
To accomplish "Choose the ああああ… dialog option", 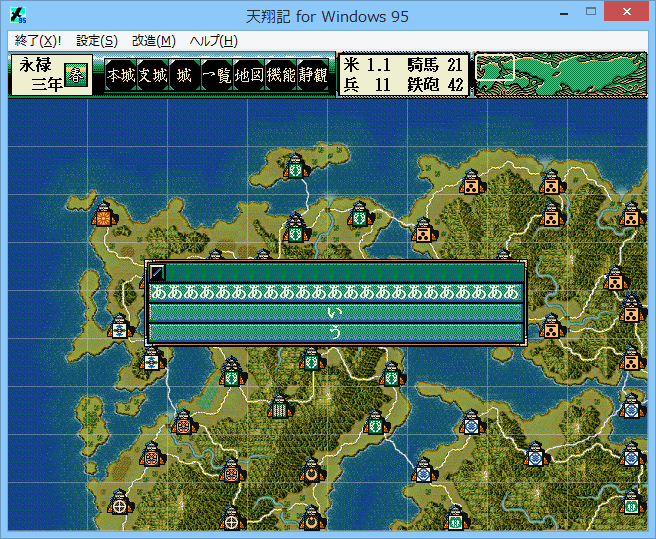I will click(336, 293).
